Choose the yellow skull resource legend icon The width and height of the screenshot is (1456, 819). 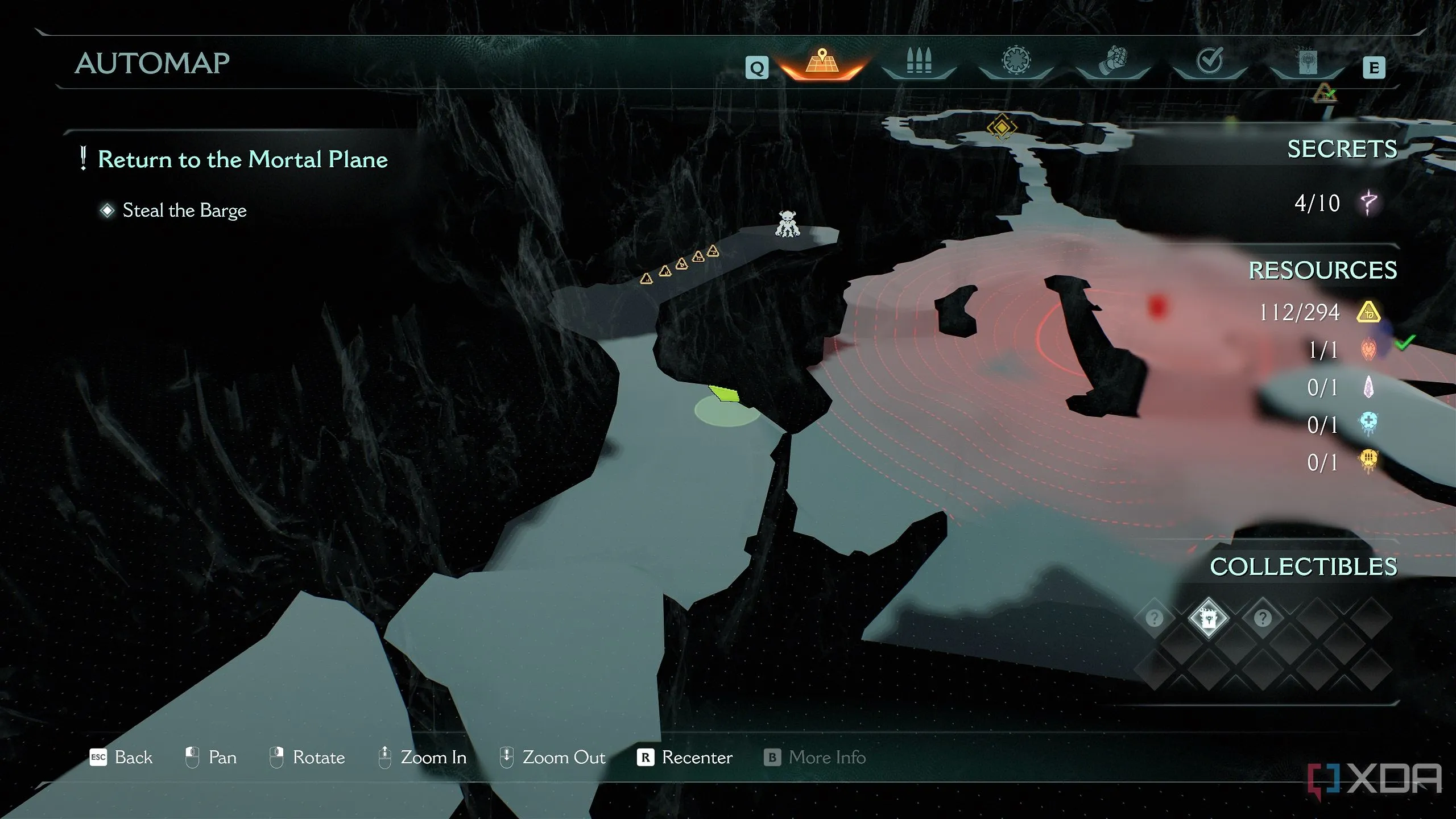tap(1368, 461)
